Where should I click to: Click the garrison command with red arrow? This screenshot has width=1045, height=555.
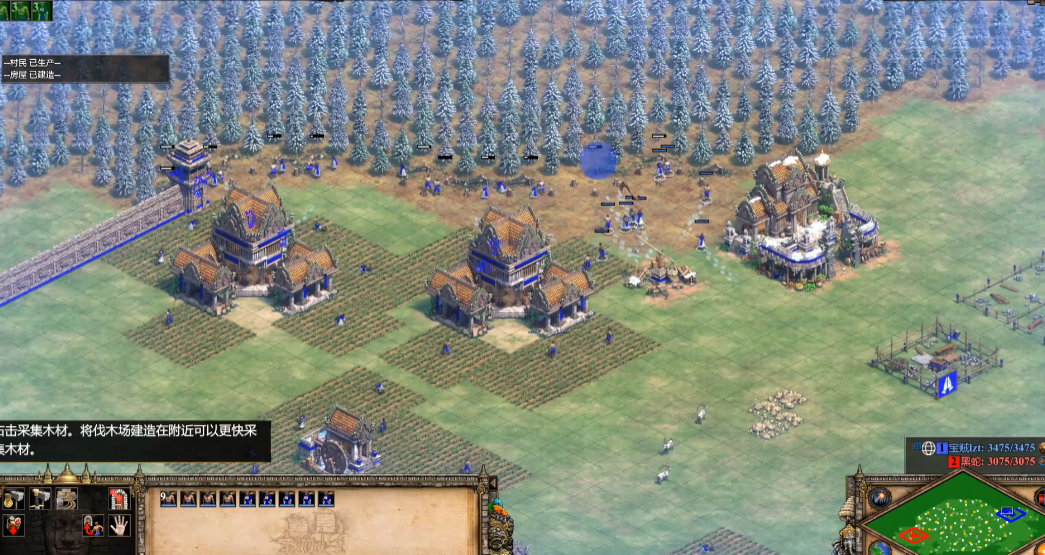point(119,498)
